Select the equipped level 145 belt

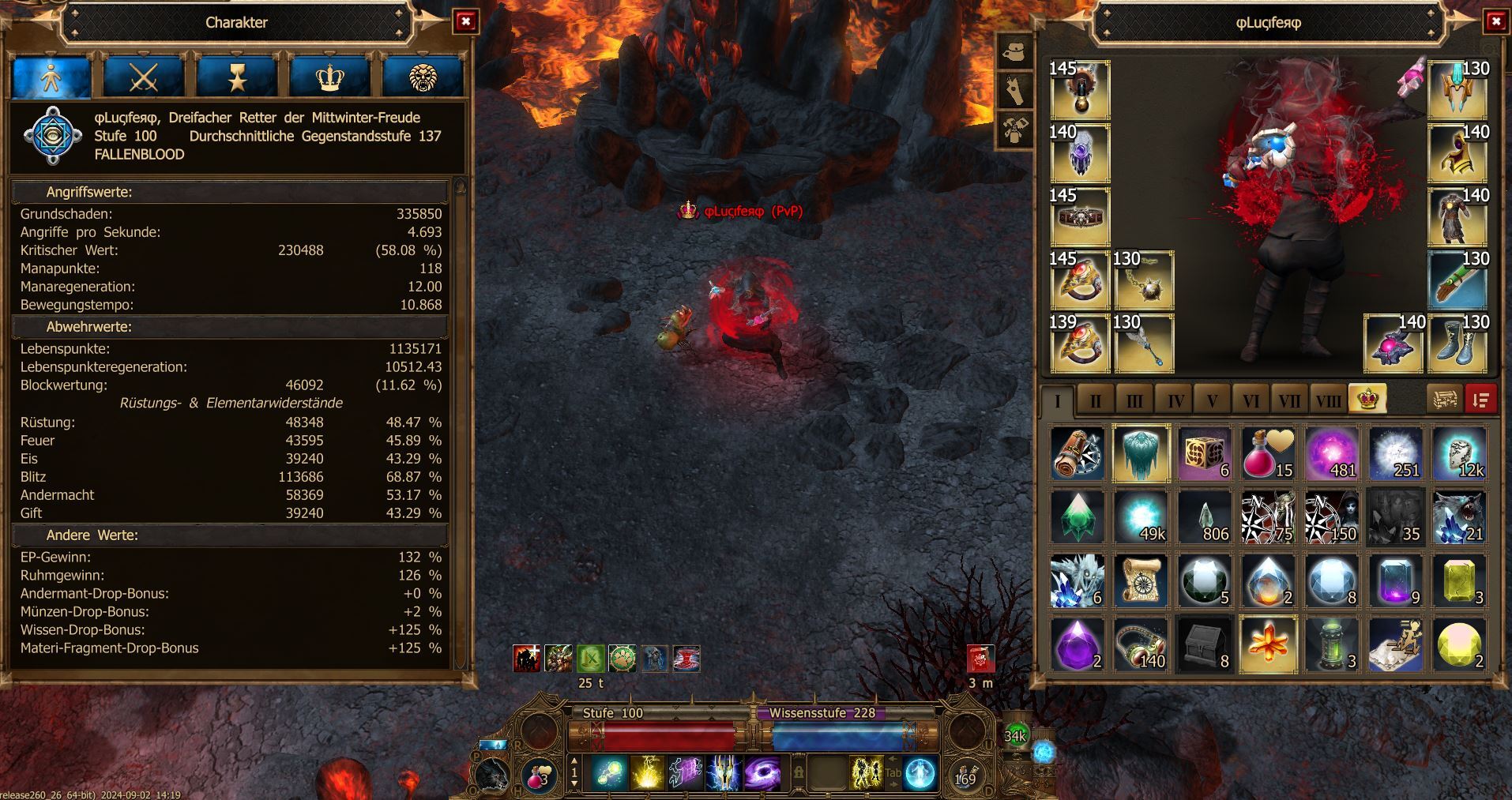(1079, 217)
